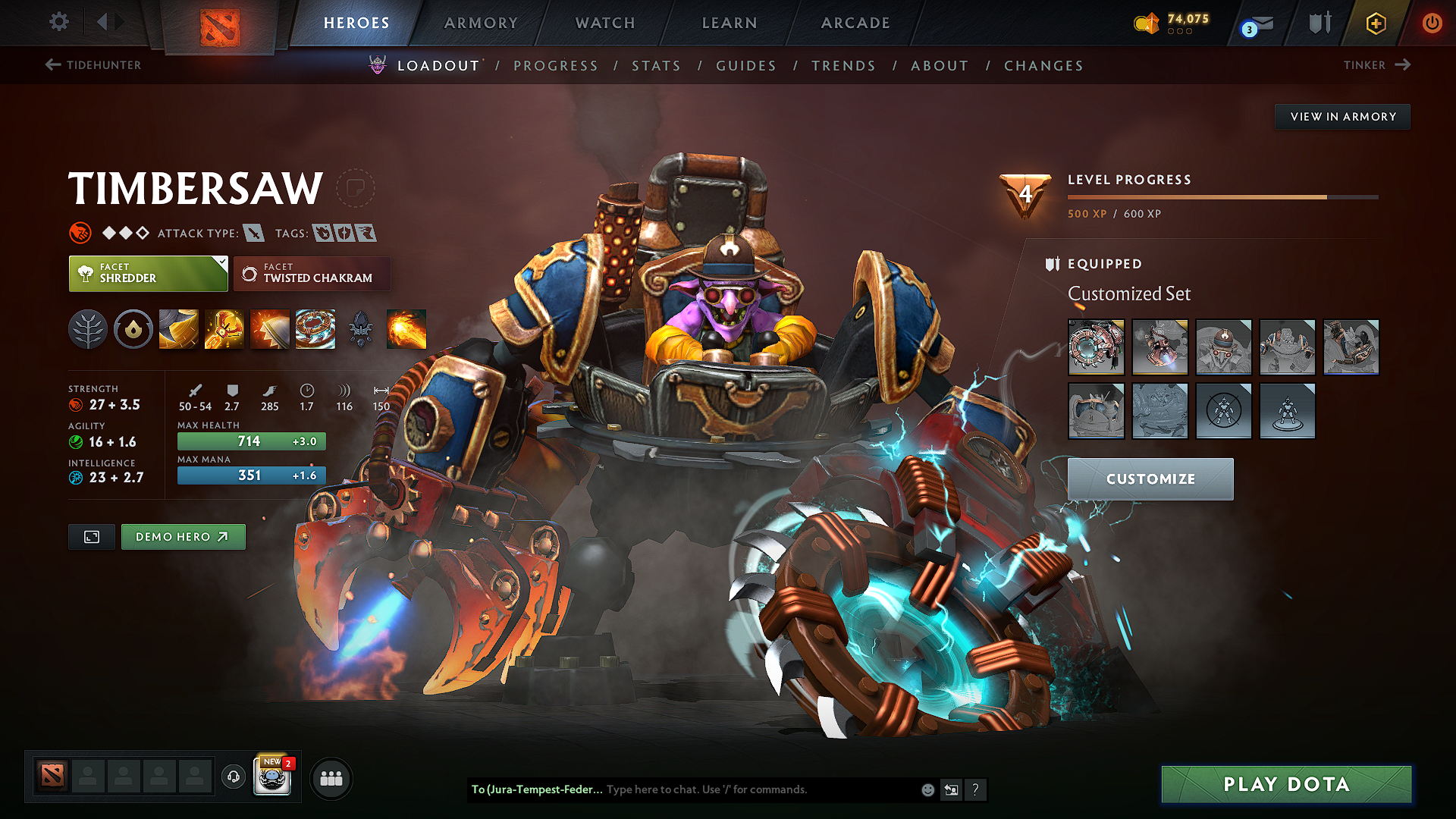Click the voice chat headset icon

click(x=233, y=777)
